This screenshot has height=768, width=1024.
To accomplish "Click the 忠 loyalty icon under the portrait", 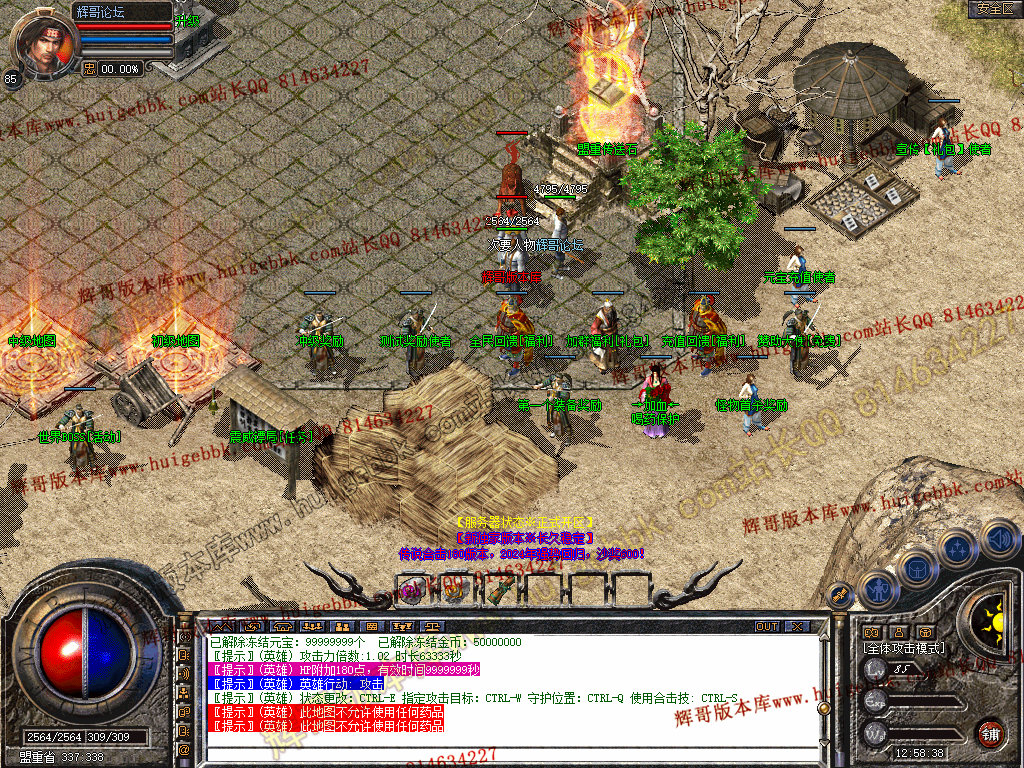I will (89, 69).
